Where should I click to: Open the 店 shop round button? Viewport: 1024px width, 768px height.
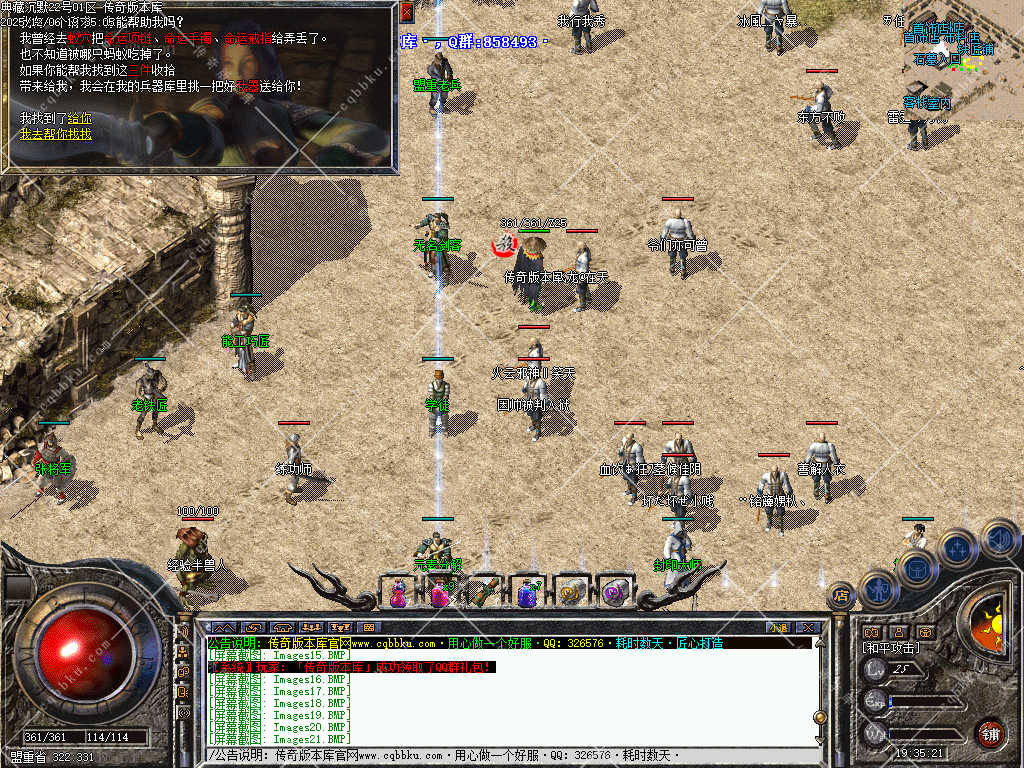point(840,597)
